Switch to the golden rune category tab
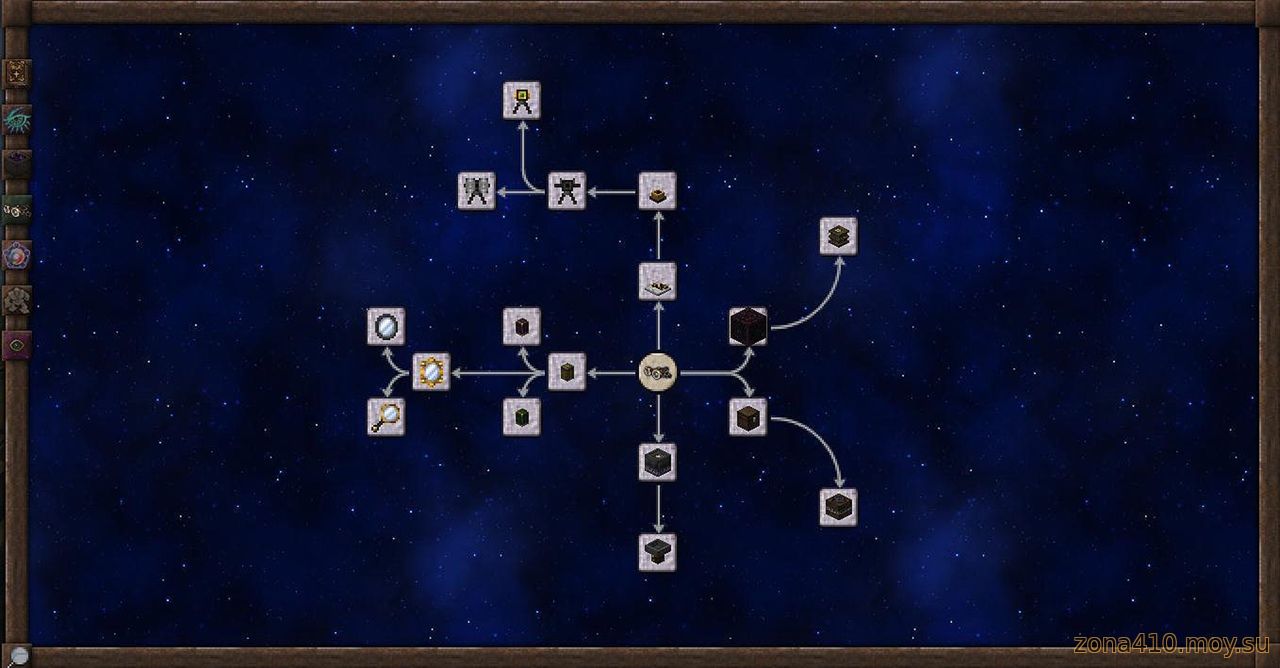This screenshot has height=668, width=1280. pyautogui.click(x=18, y=73)
